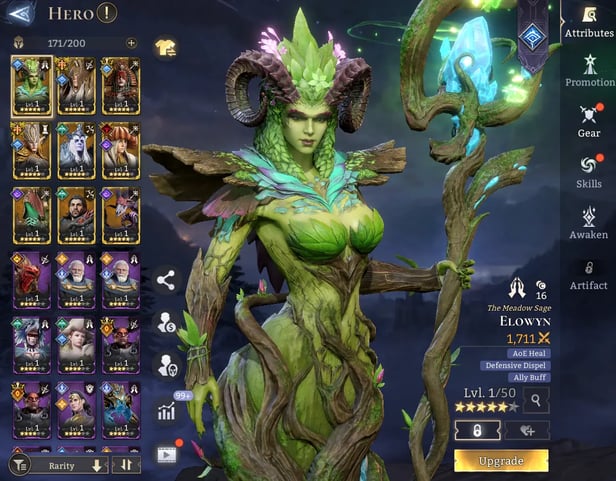Viewport: 616px width, 481px height.
Task: Open the Promotion tab
Action: (x=589, y=70)
